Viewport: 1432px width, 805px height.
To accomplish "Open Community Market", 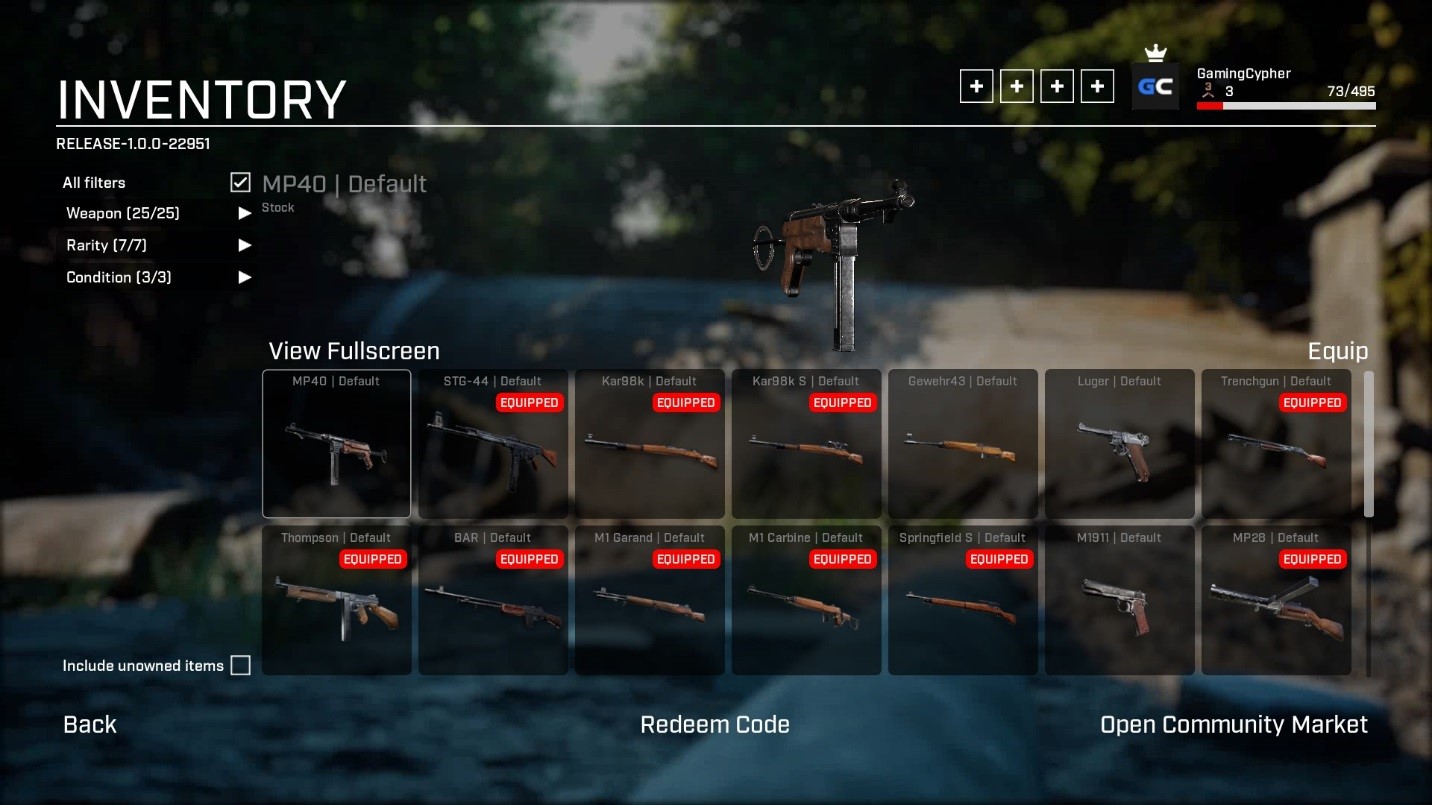I will 1234,725.
